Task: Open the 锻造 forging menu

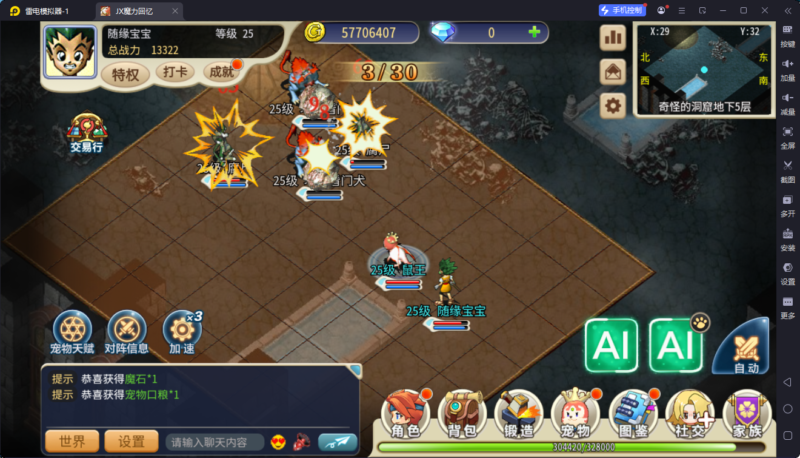Action: click(519, 412)
